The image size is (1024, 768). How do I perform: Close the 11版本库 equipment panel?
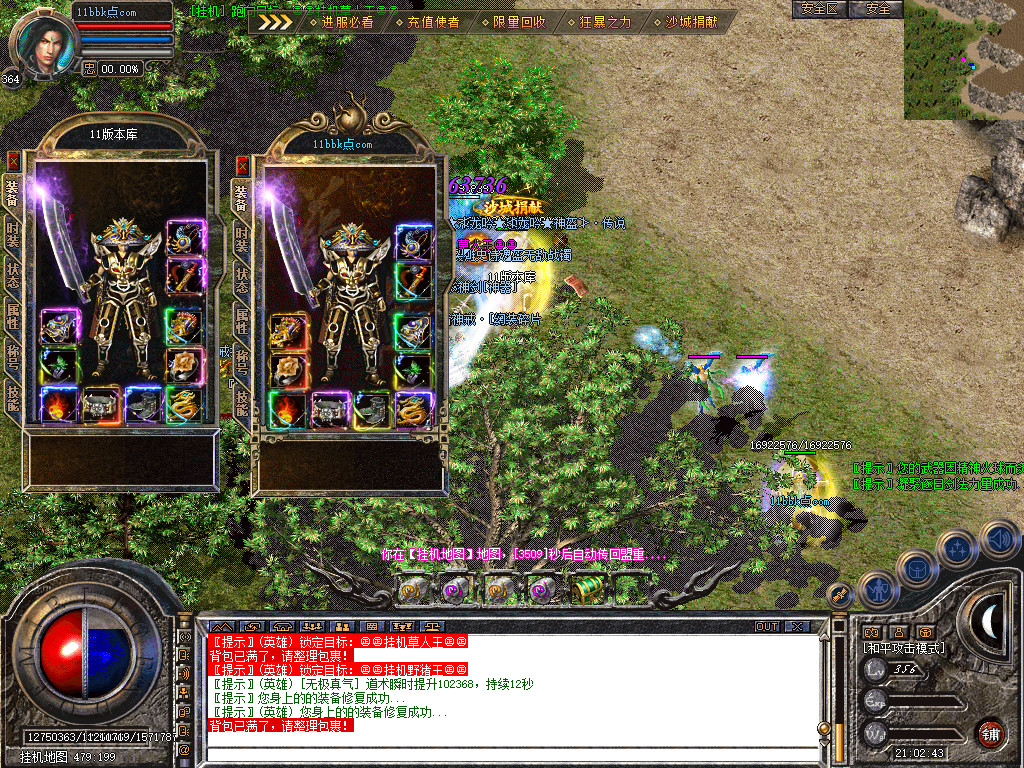pyautogui.click(x=13, y=160)
